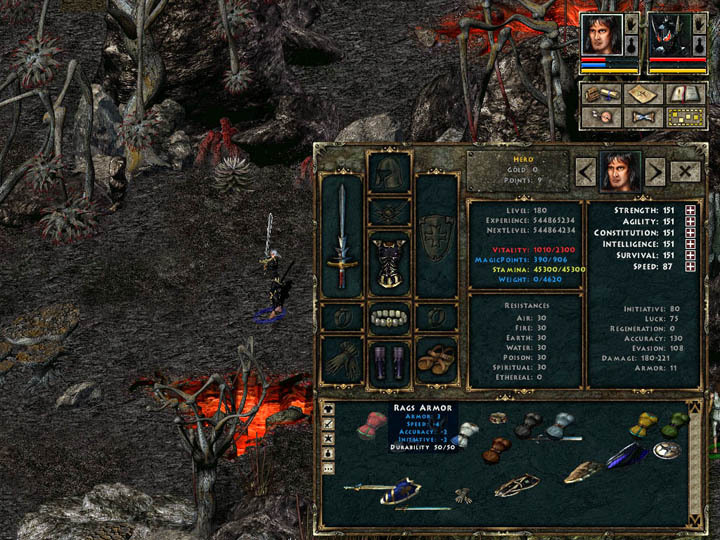
Task: Select the equipped purple leggings slot
Action: coord(389,360)
